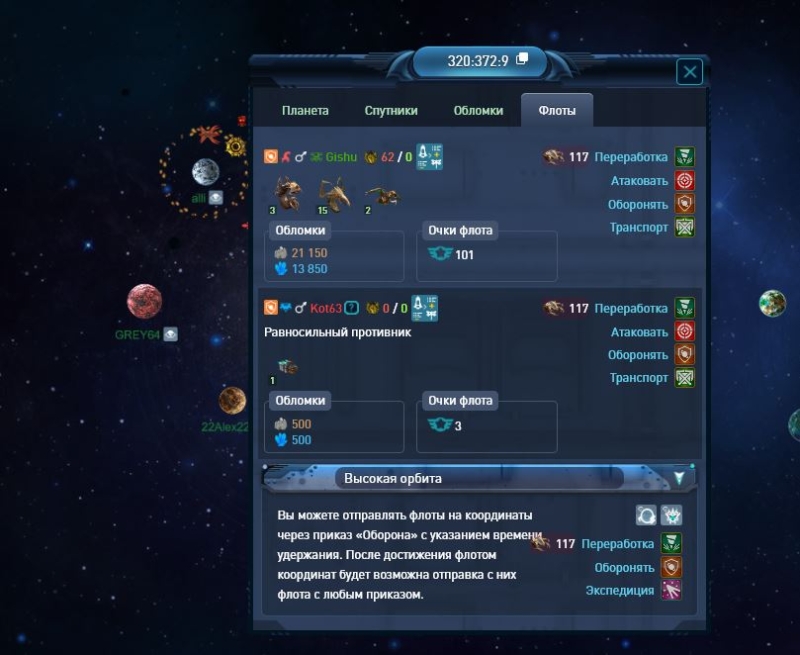Launch an Экспедиция from high orbit
This screenshot has width=800, height=655.
coord(670,591)
